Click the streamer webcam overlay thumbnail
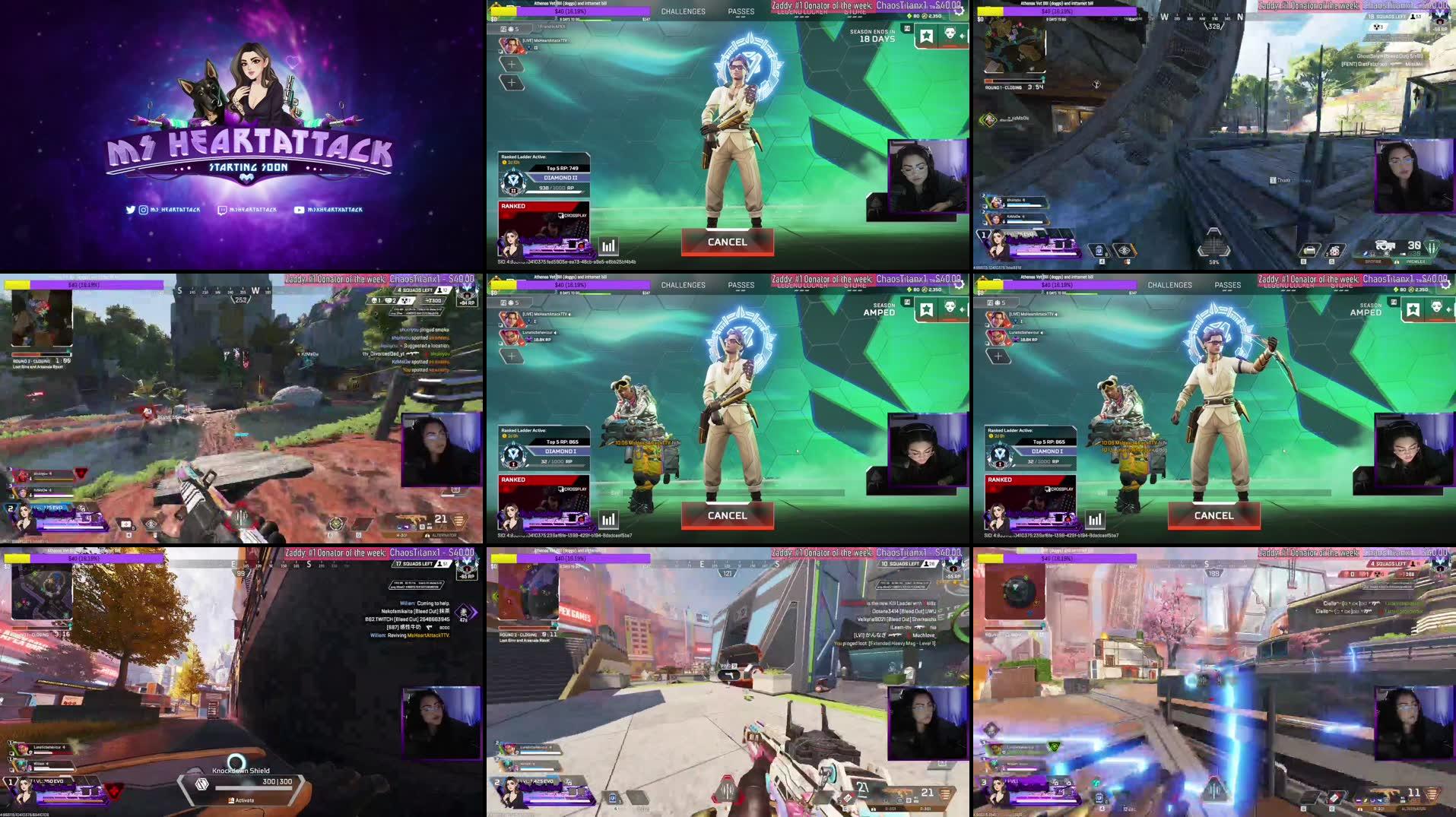 pos(926,176)
